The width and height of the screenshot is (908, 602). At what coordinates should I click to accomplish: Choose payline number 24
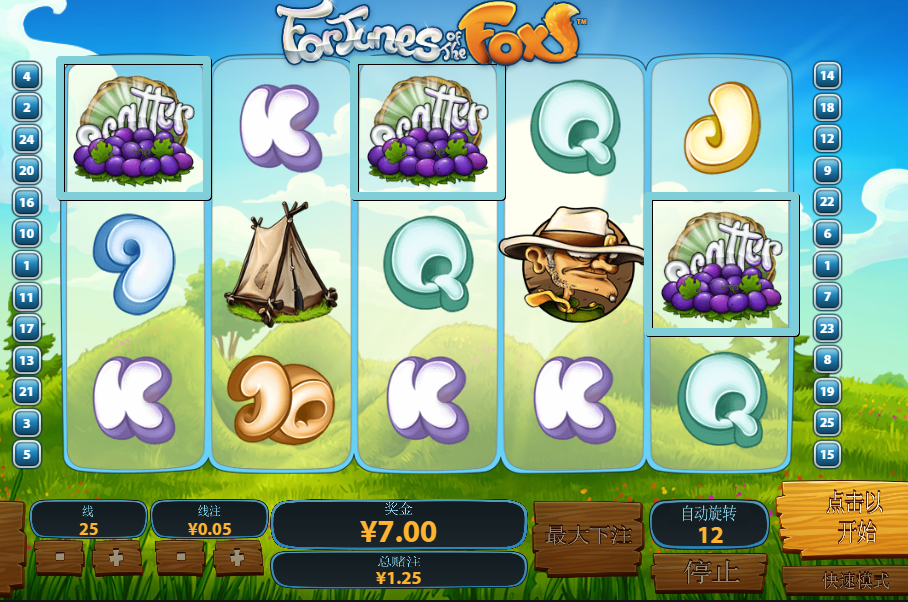pos(27,139)
